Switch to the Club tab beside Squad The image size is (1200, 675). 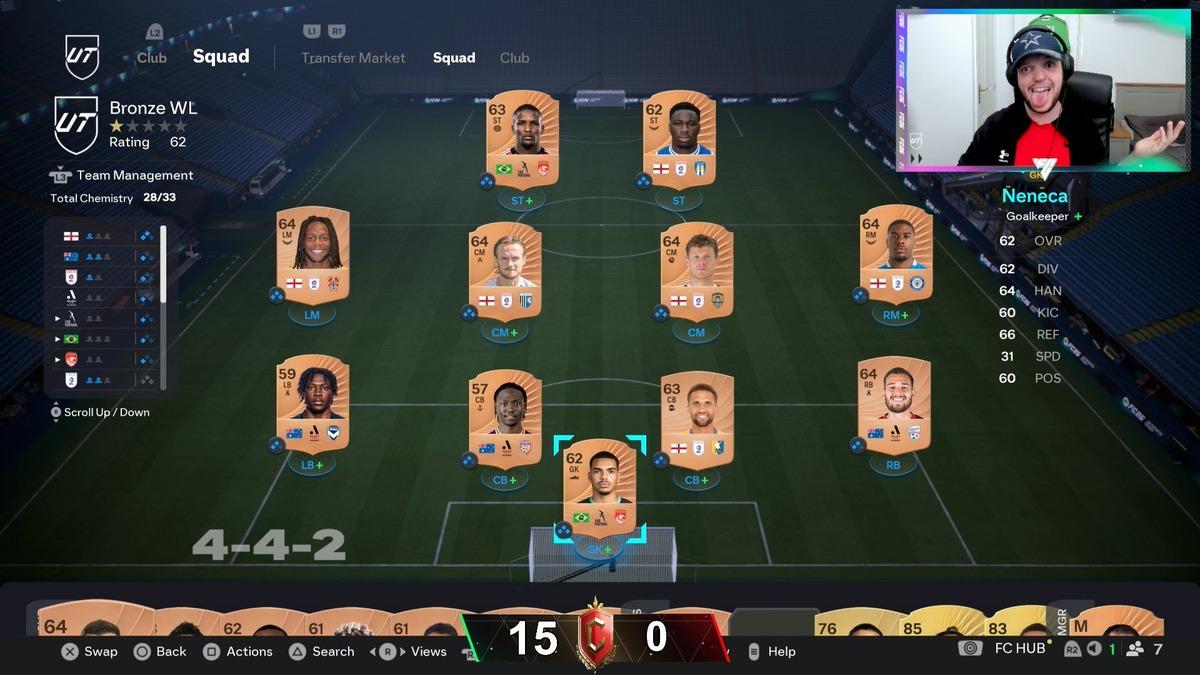pos(514,58)
